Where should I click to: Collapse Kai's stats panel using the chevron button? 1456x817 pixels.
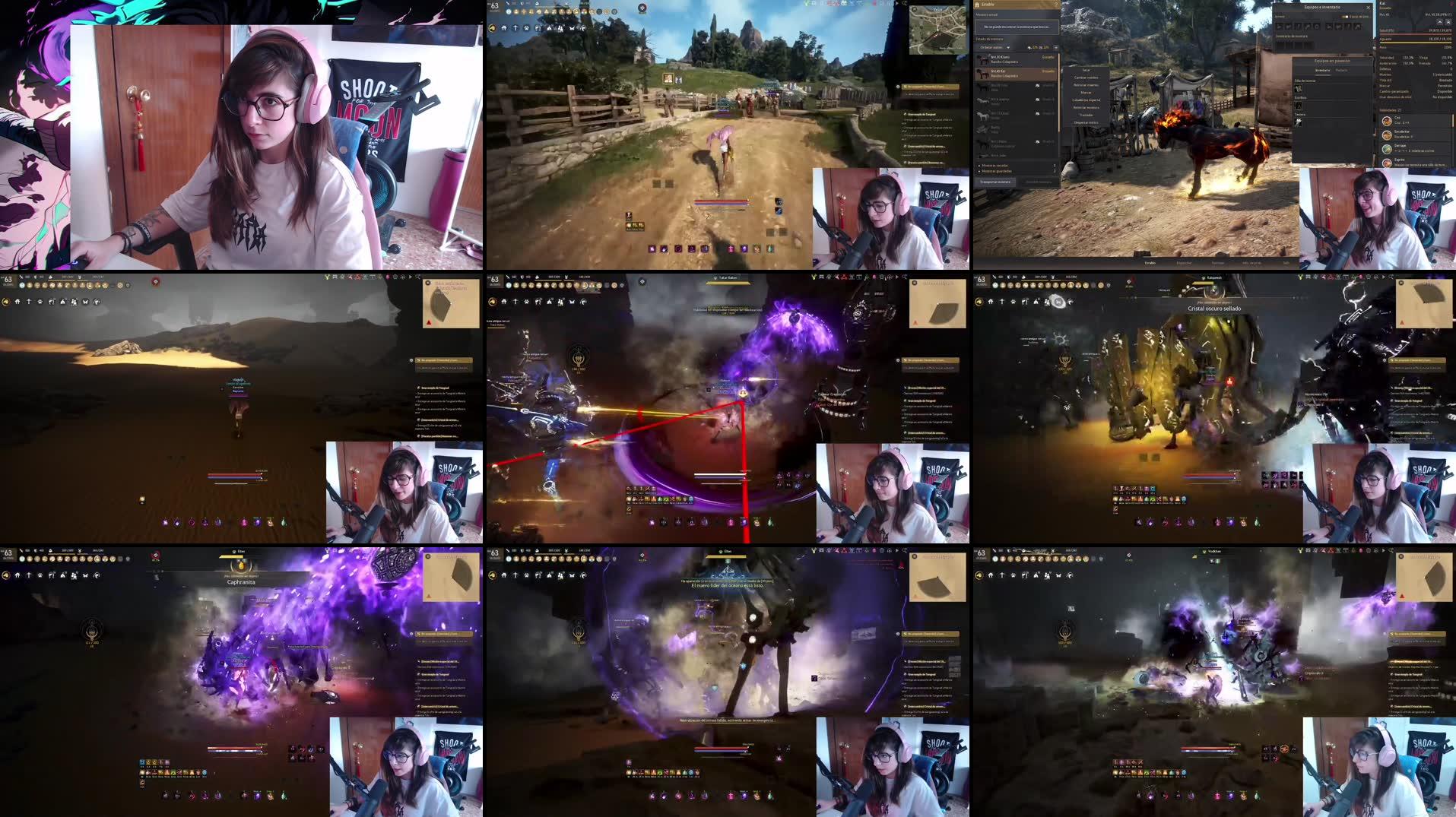(1439, 21)
